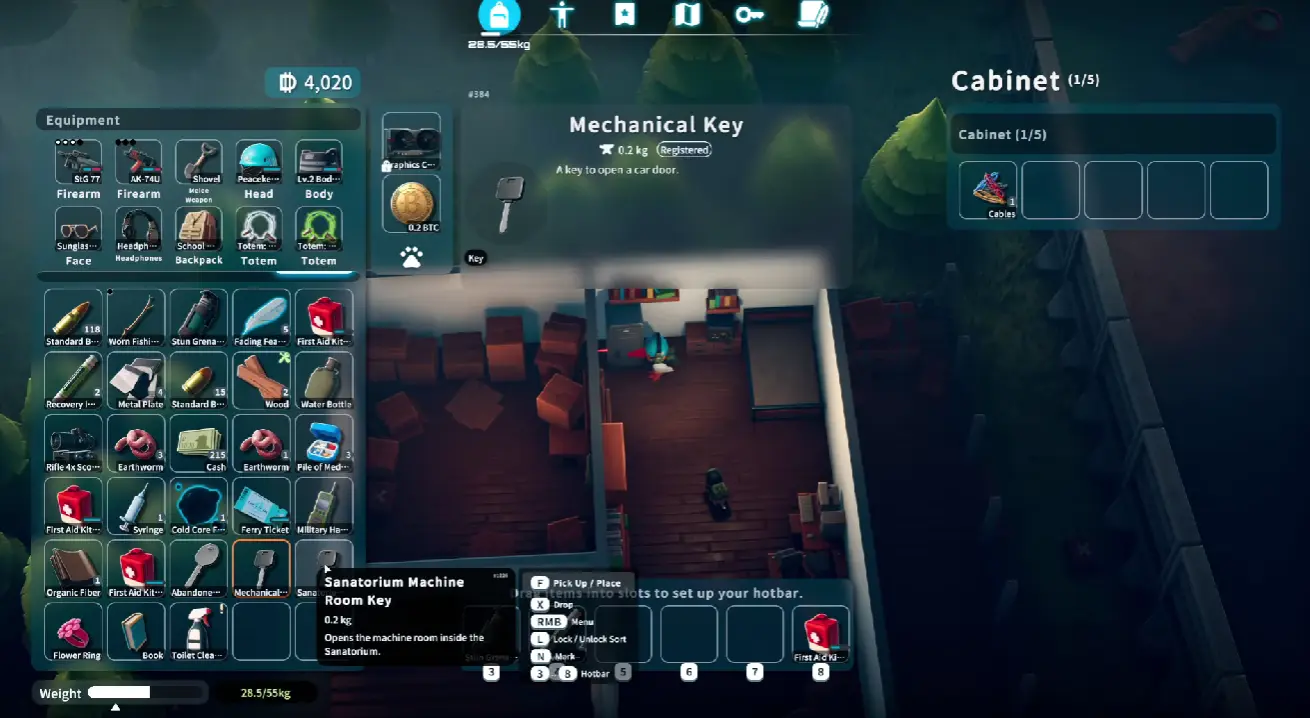Switch to the character figure tab

(x=562, y=15)
